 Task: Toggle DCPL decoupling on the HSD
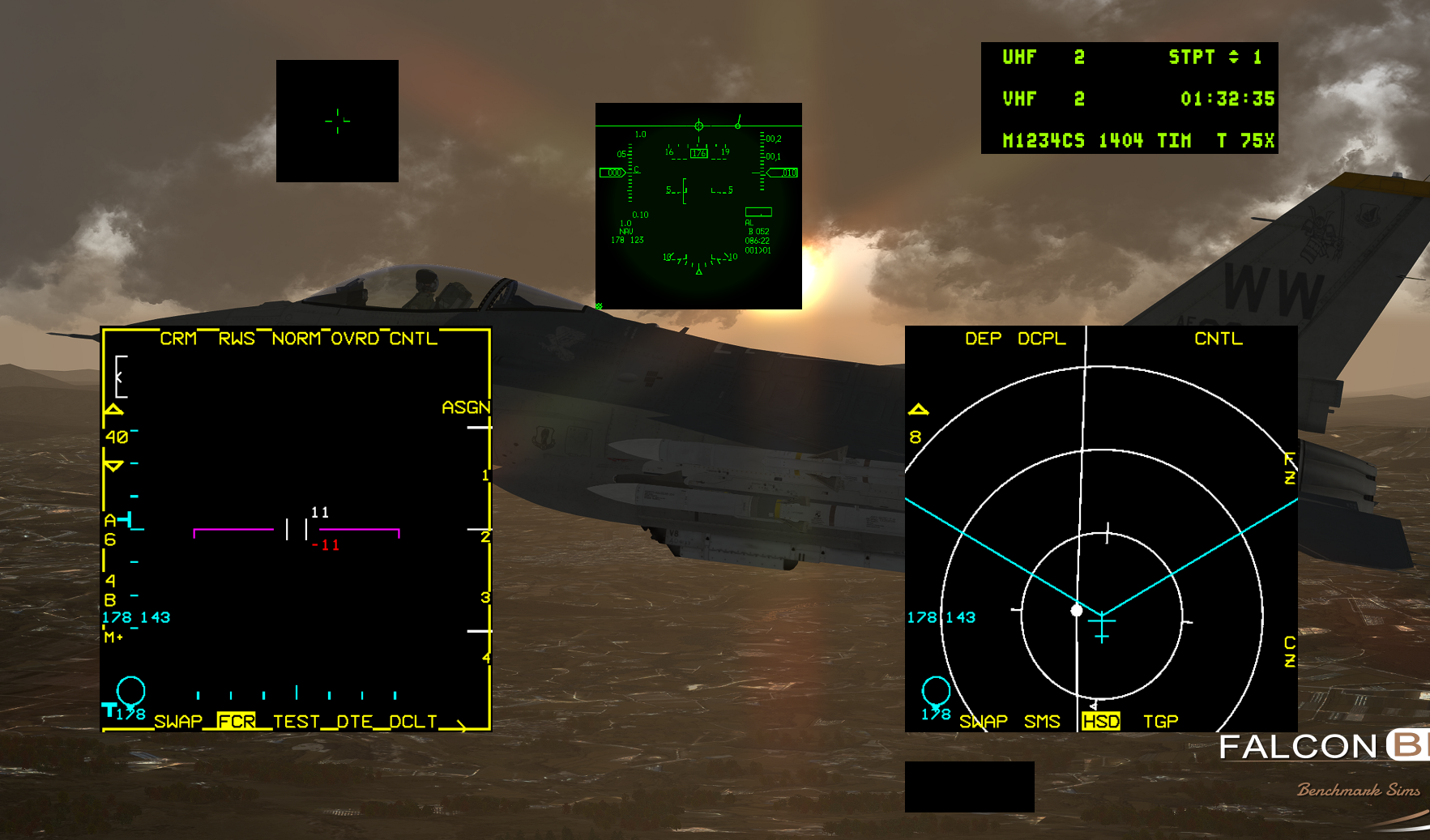(1041, 339)
